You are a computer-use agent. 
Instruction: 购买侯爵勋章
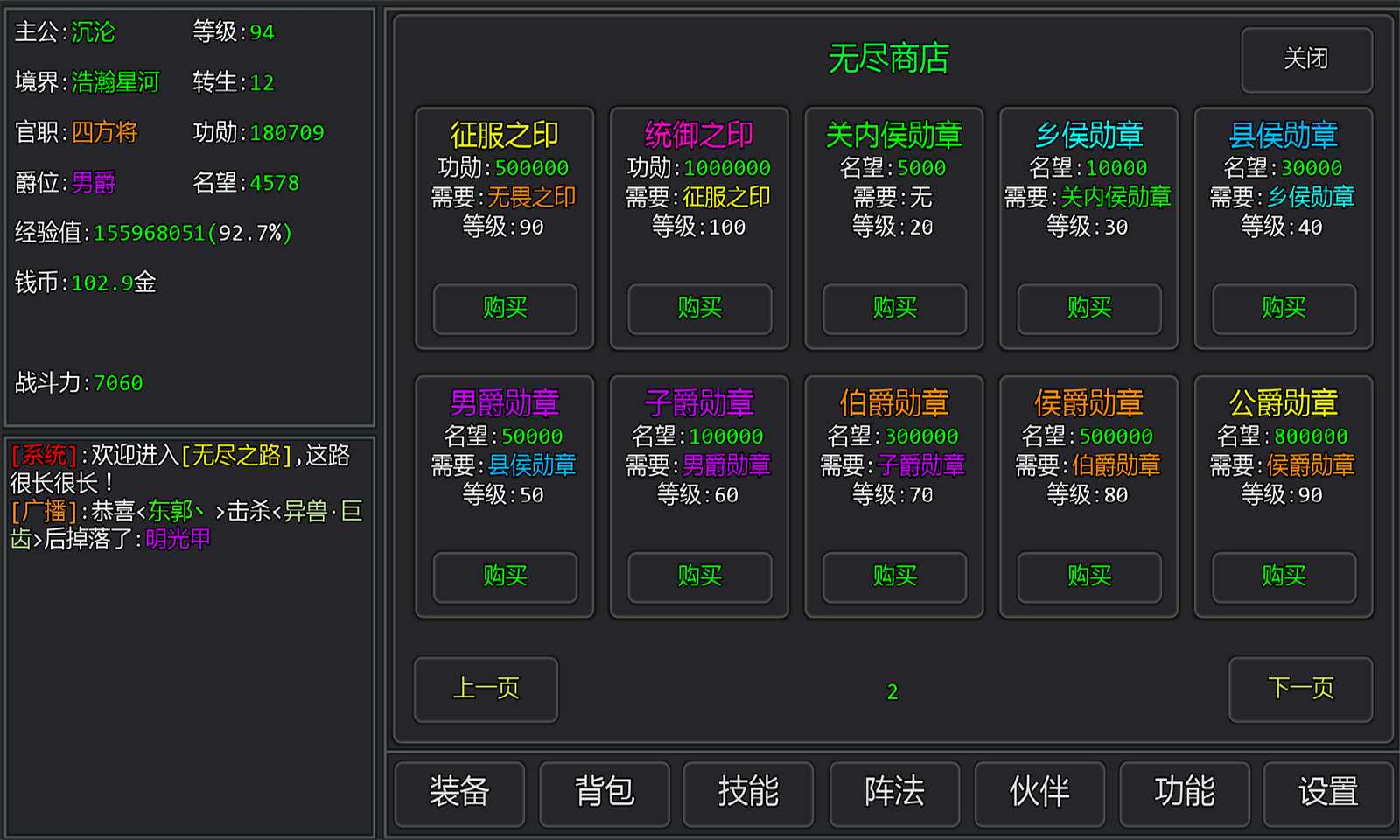click(x=1088, y=577)
